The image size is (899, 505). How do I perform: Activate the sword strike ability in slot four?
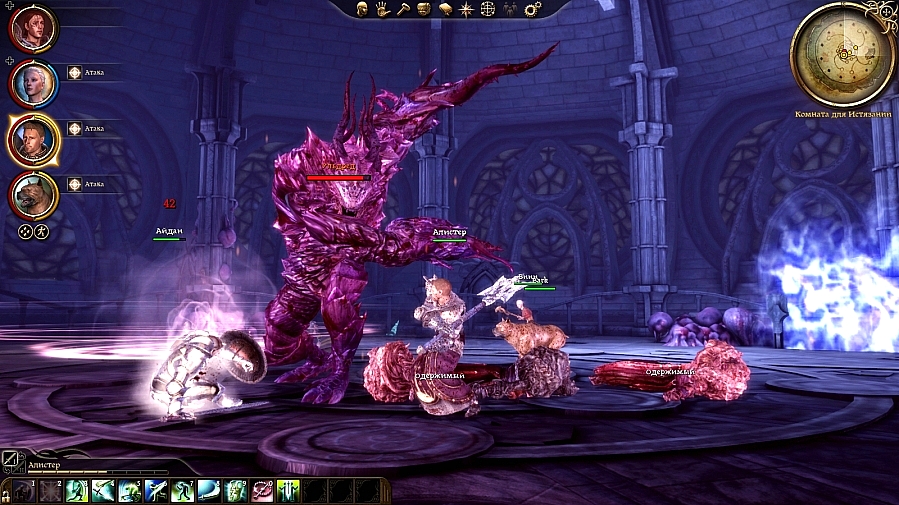[x=103, y=491]
